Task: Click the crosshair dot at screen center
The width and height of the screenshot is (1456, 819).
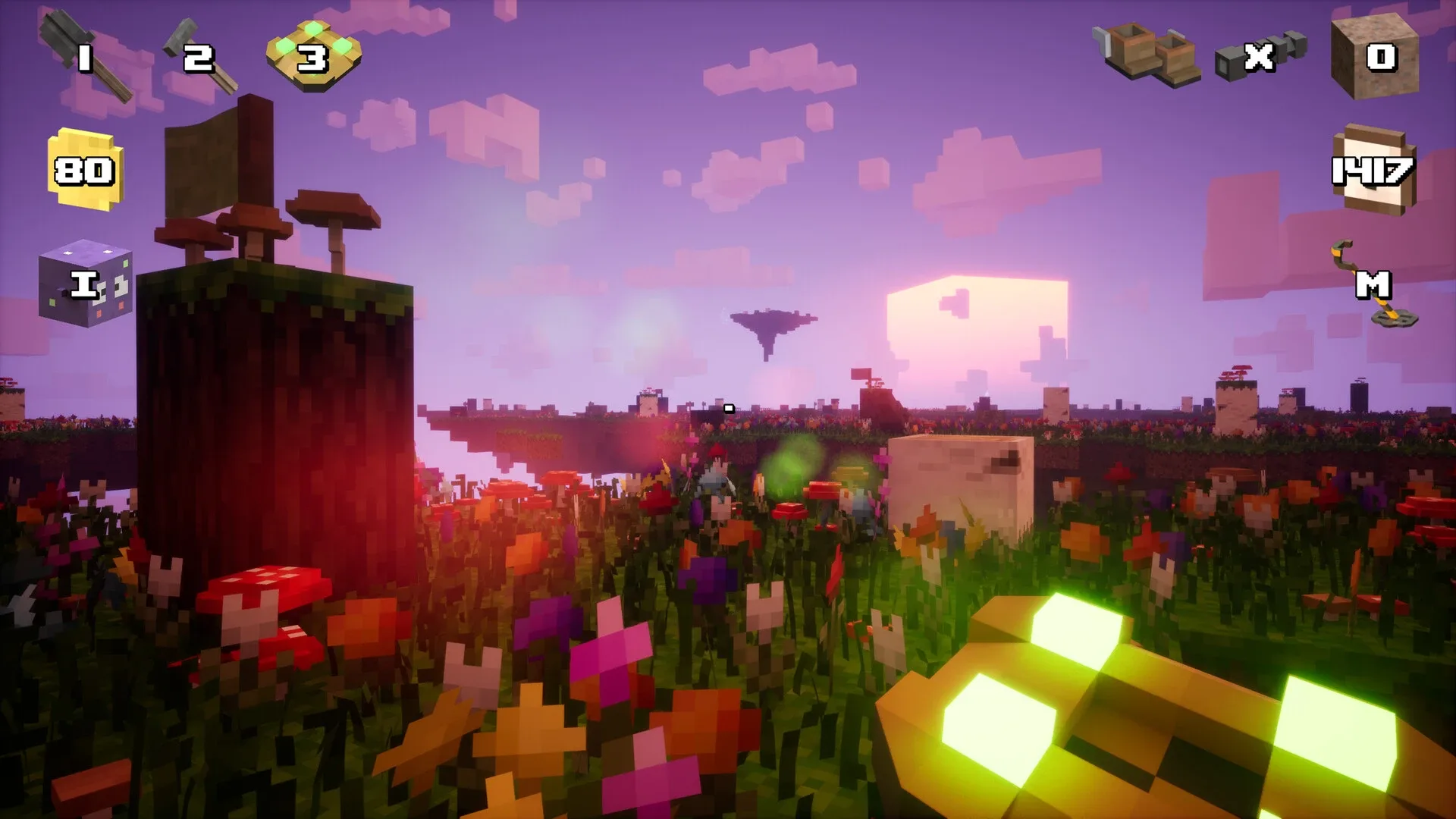Action: tap(728, 407)
